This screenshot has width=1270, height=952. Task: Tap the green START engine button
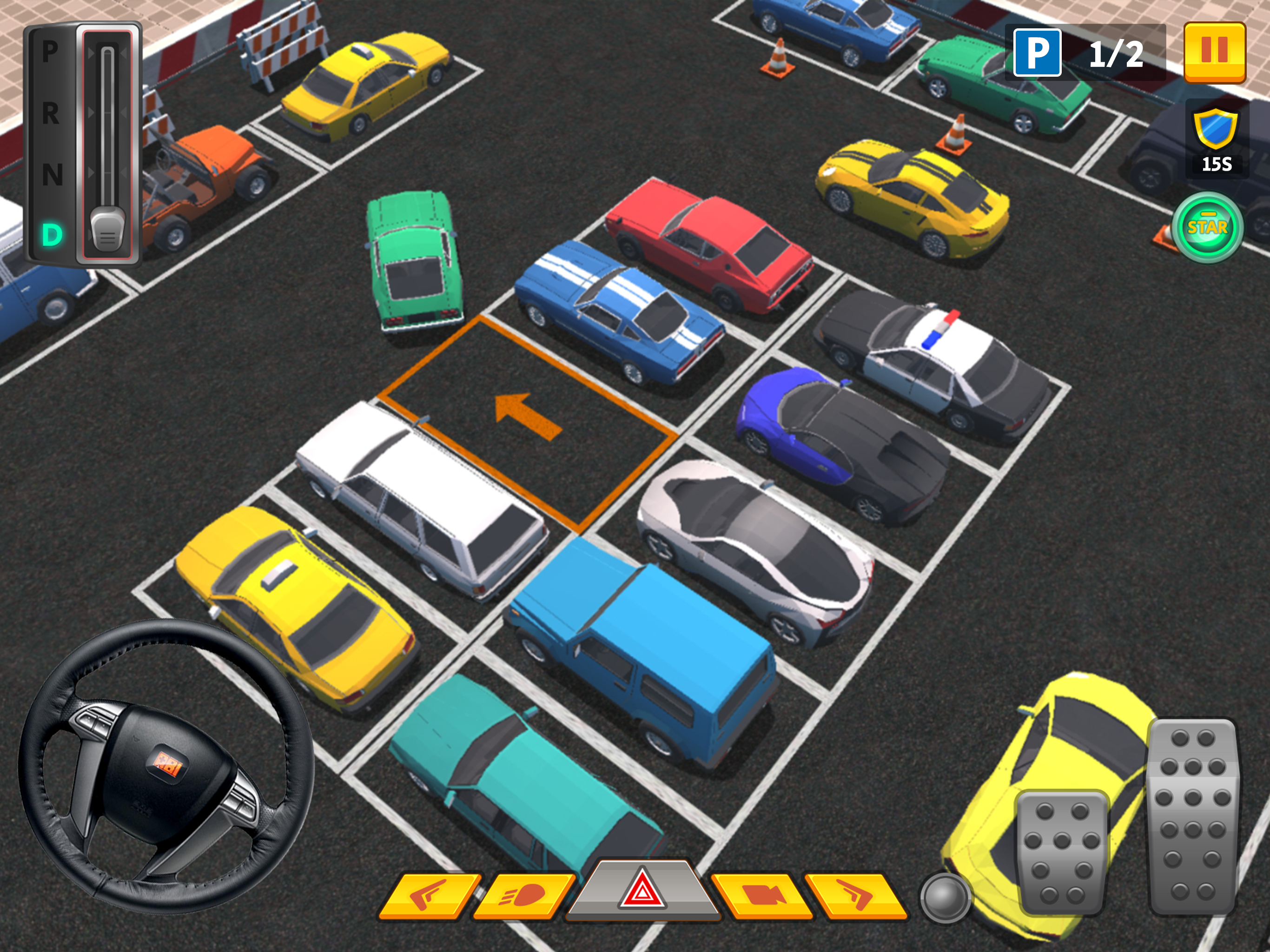coord(1207,228)
